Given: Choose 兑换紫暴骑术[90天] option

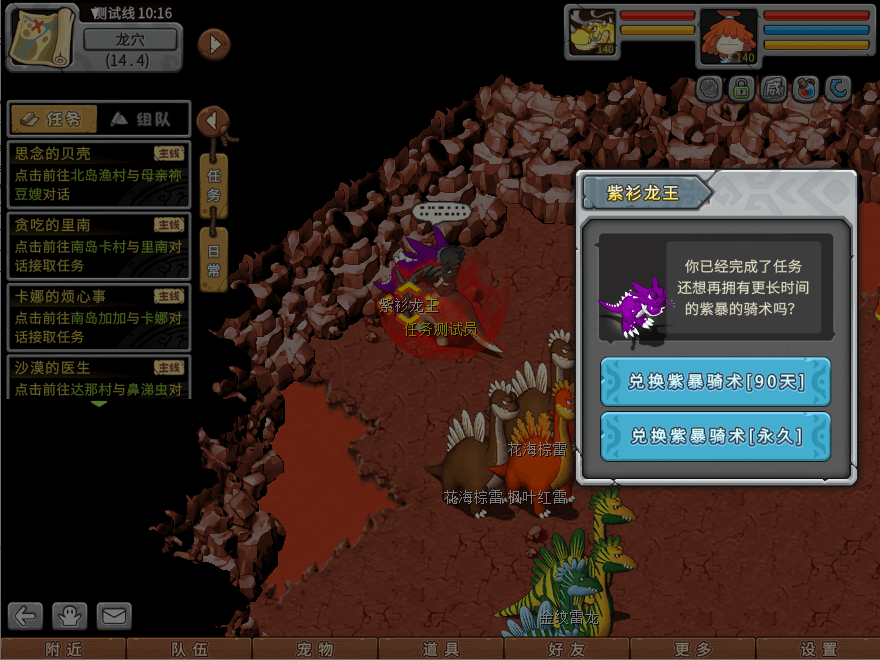Looking at the screenshot, I should point(715,381).
